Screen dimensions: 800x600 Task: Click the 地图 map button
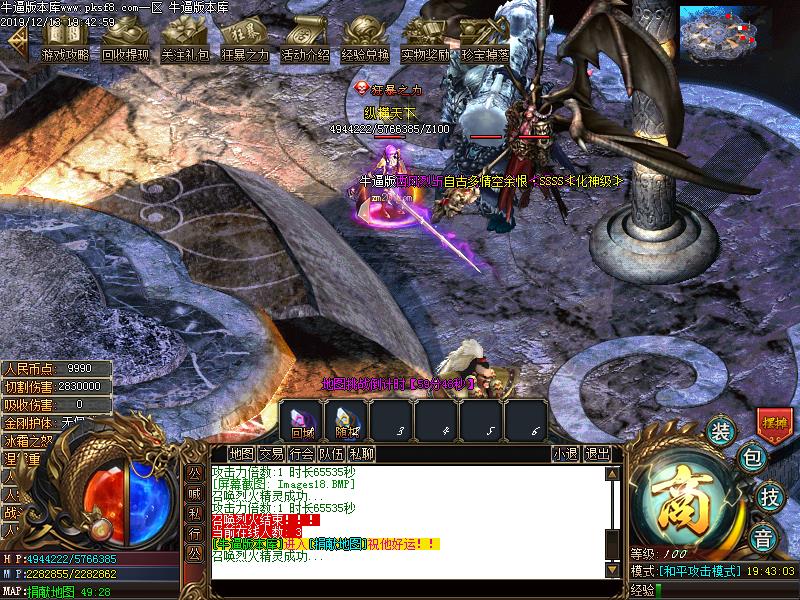pyautogui.click(x=241, y=454)
